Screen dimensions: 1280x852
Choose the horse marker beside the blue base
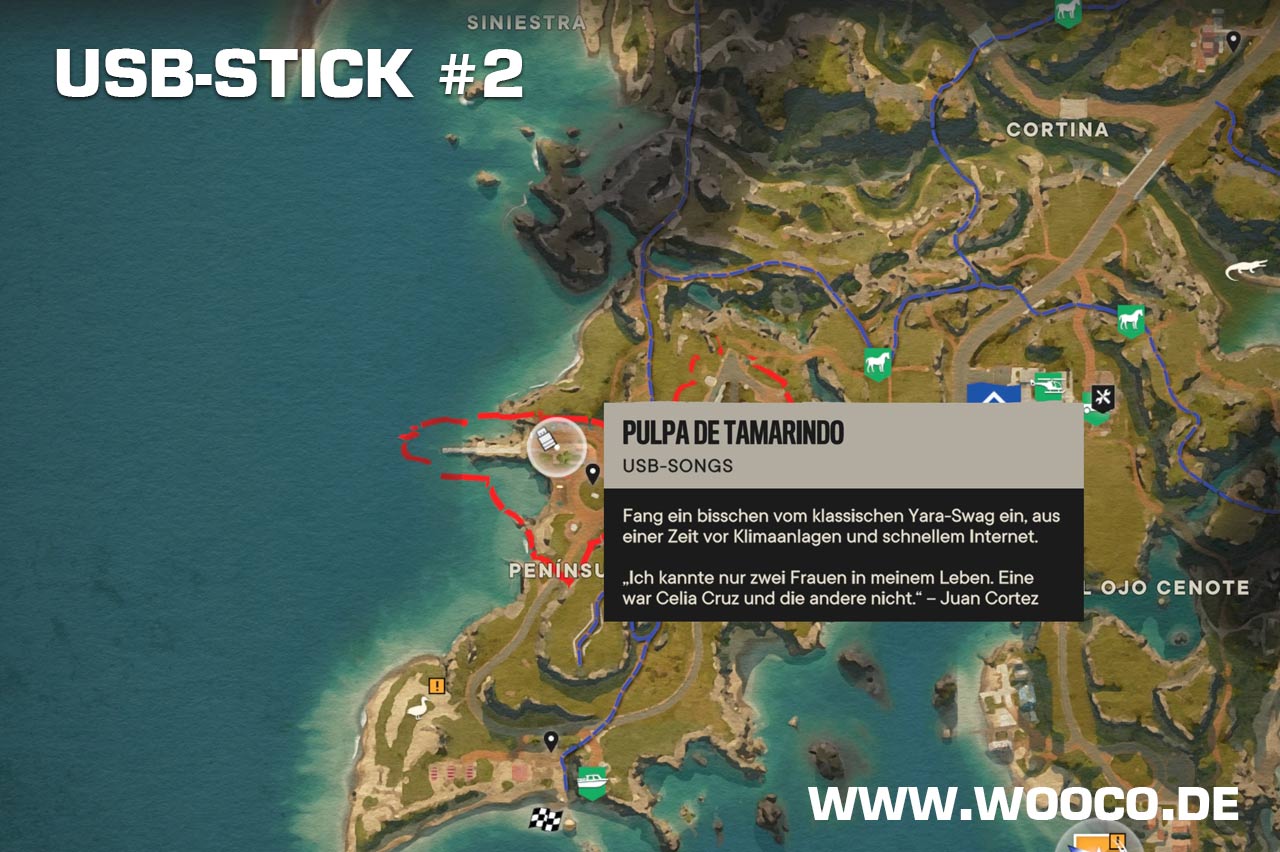[x=877, y=362]
